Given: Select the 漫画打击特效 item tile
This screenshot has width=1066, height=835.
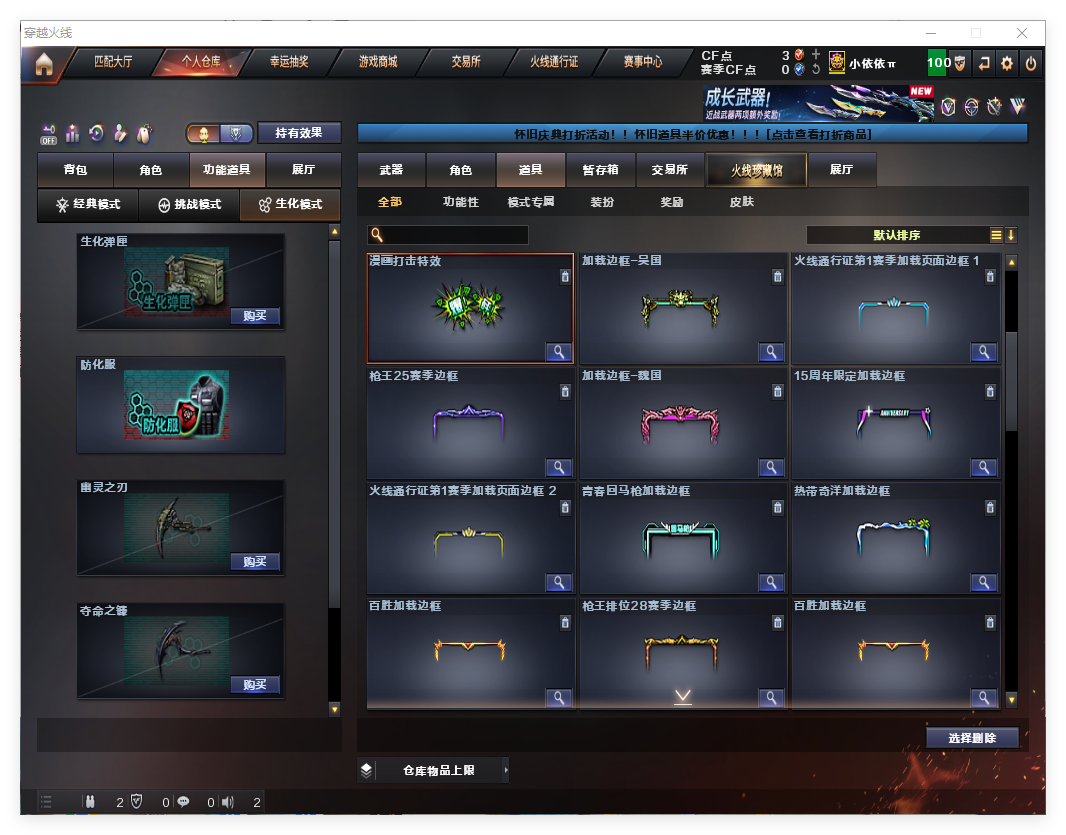Looking at the screenshot, I should tap(470, 308).
